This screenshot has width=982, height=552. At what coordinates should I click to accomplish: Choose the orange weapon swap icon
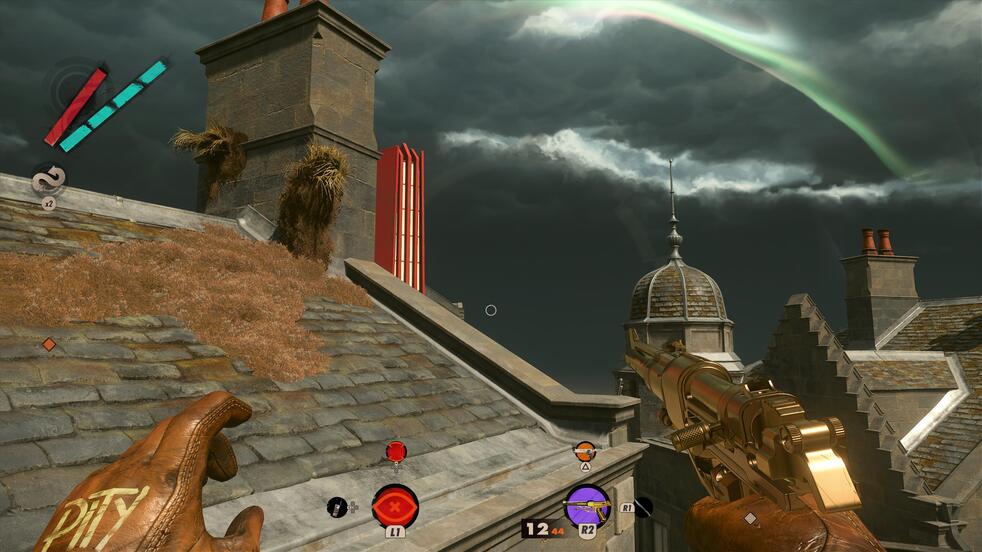pos(585,451)
